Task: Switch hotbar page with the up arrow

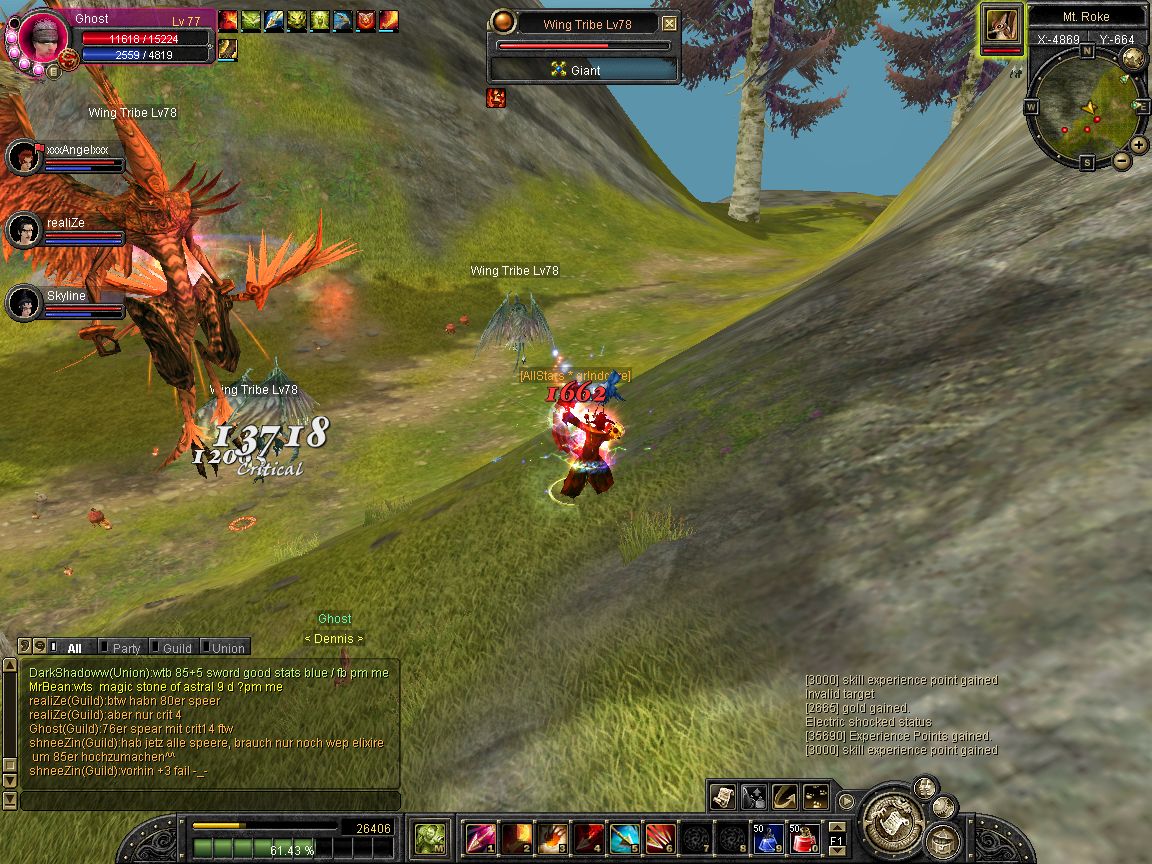Action: click(837, 827)
